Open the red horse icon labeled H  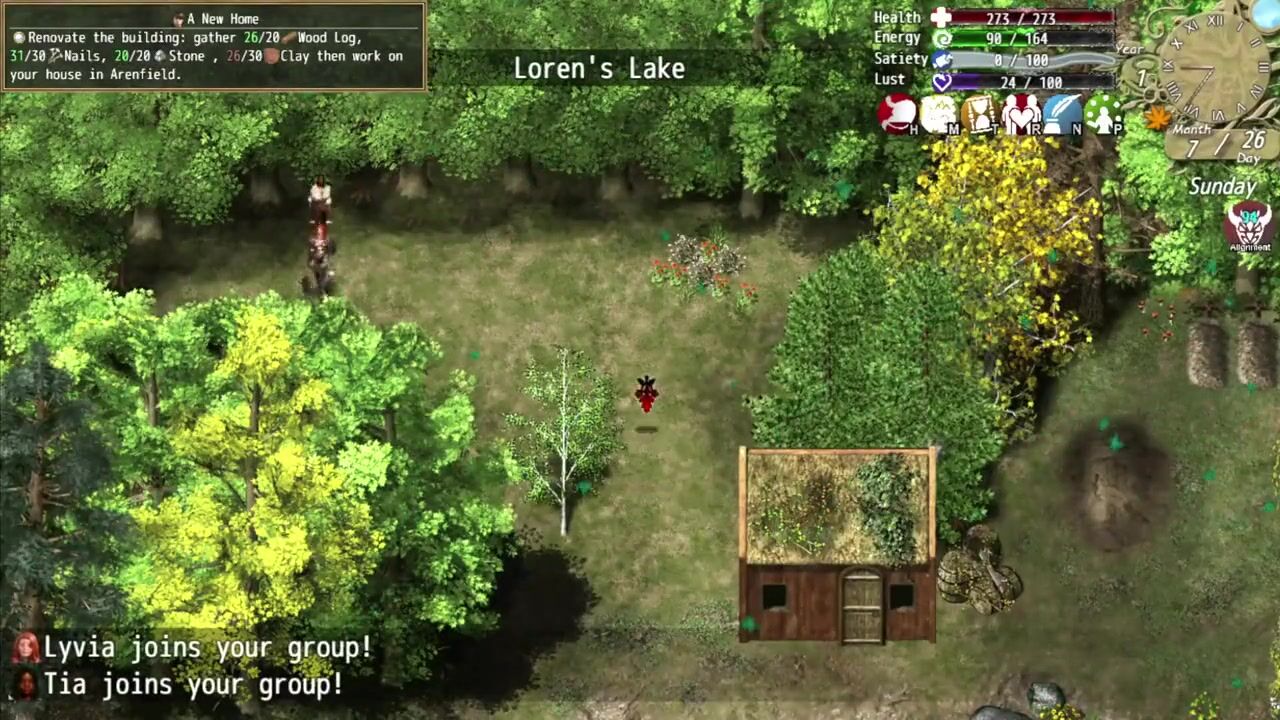coord(897,114)
